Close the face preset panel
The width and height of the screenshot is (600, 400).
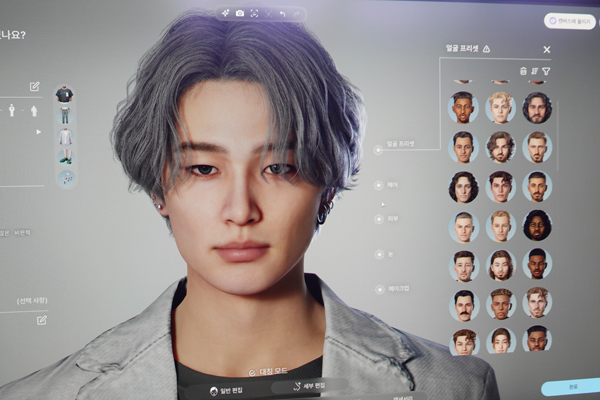click(546, 49)
